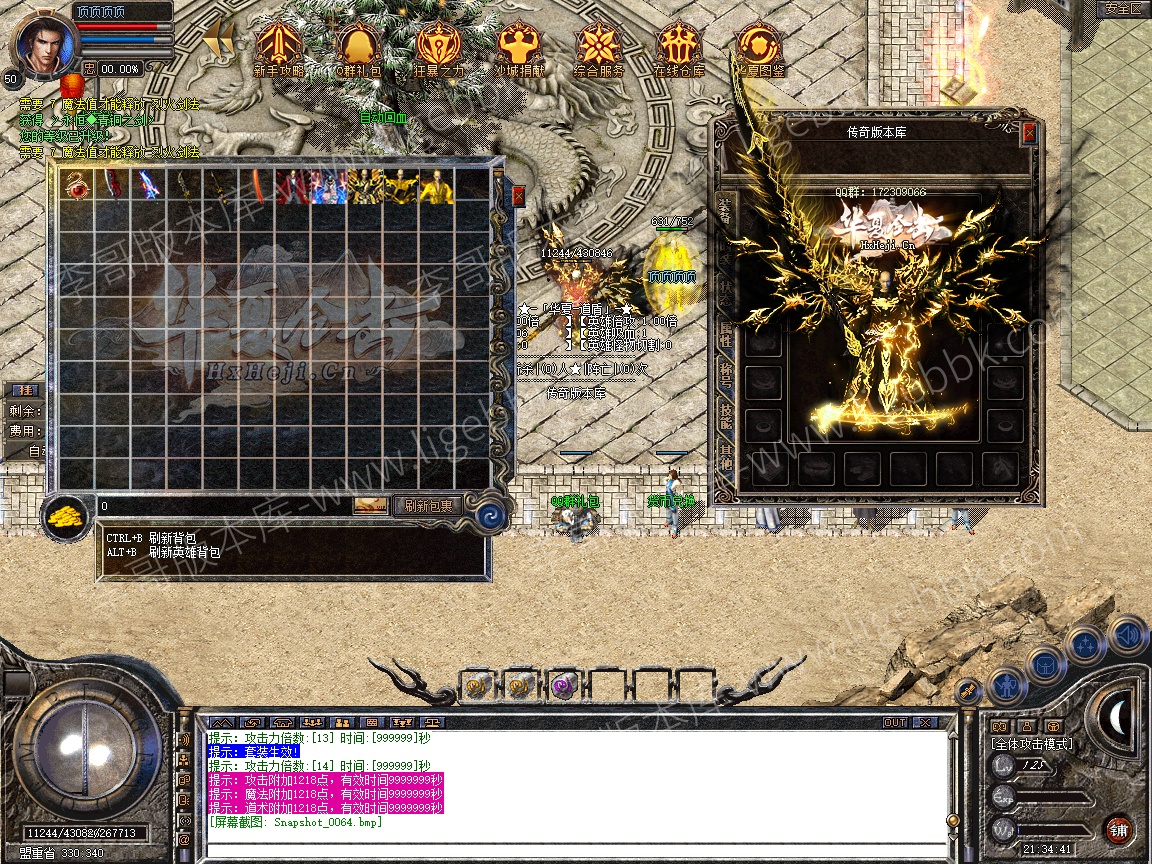Switch to the 属性 attributes tab
This screenshot has width=1152, height=864.
coord(726,337)
